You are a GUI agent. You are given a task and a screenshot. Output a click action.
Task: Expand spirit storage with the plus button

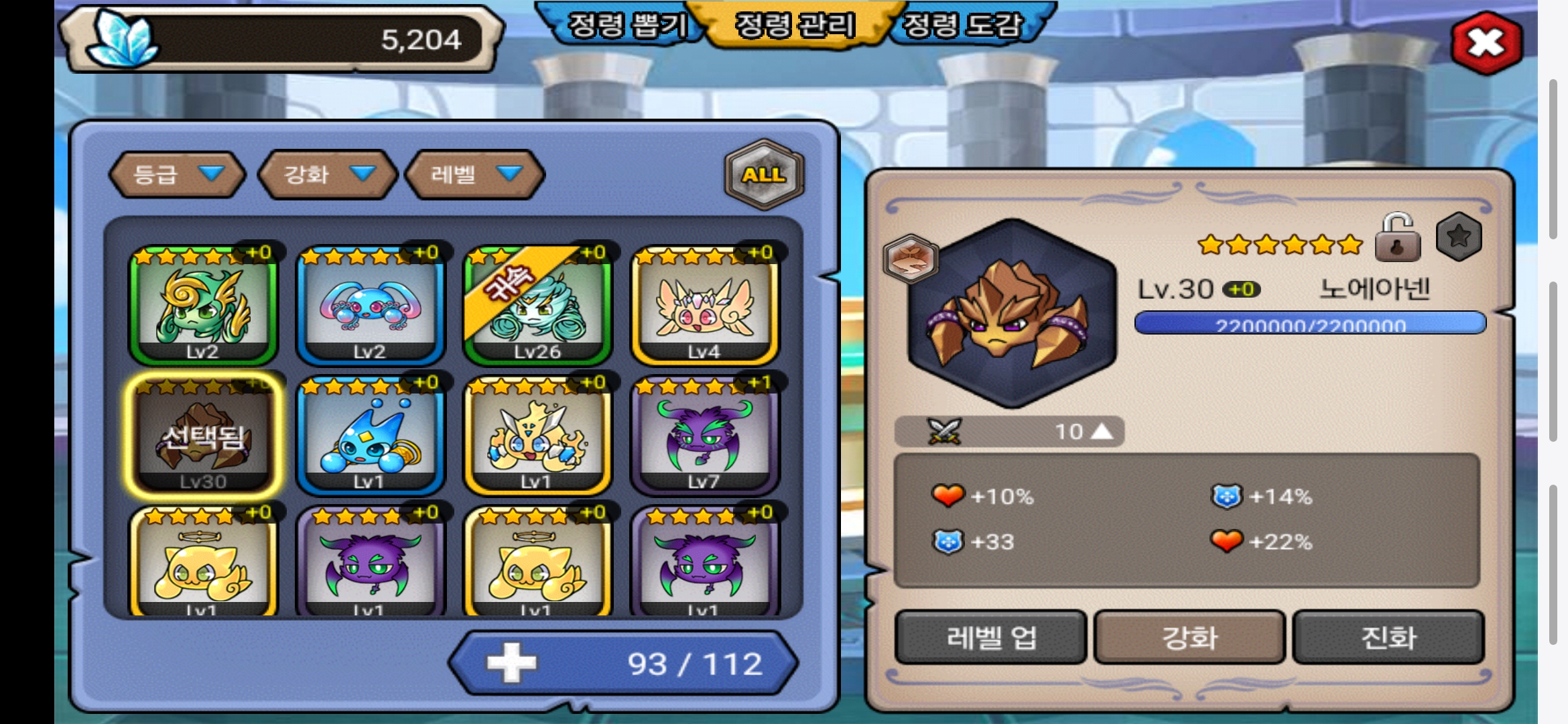[512, 663]
